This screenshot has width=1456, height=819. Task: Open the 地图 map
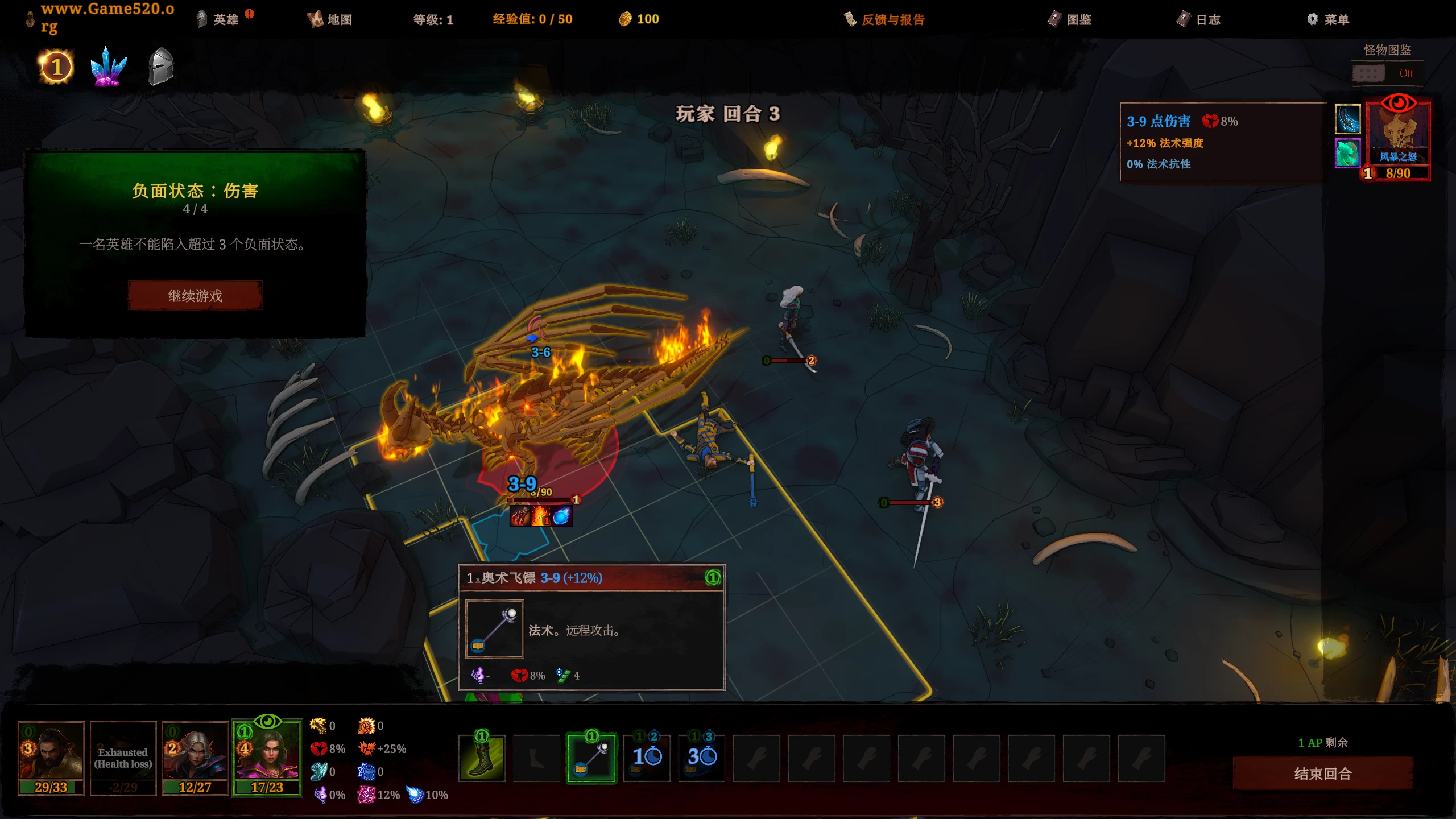coord(330,19)
